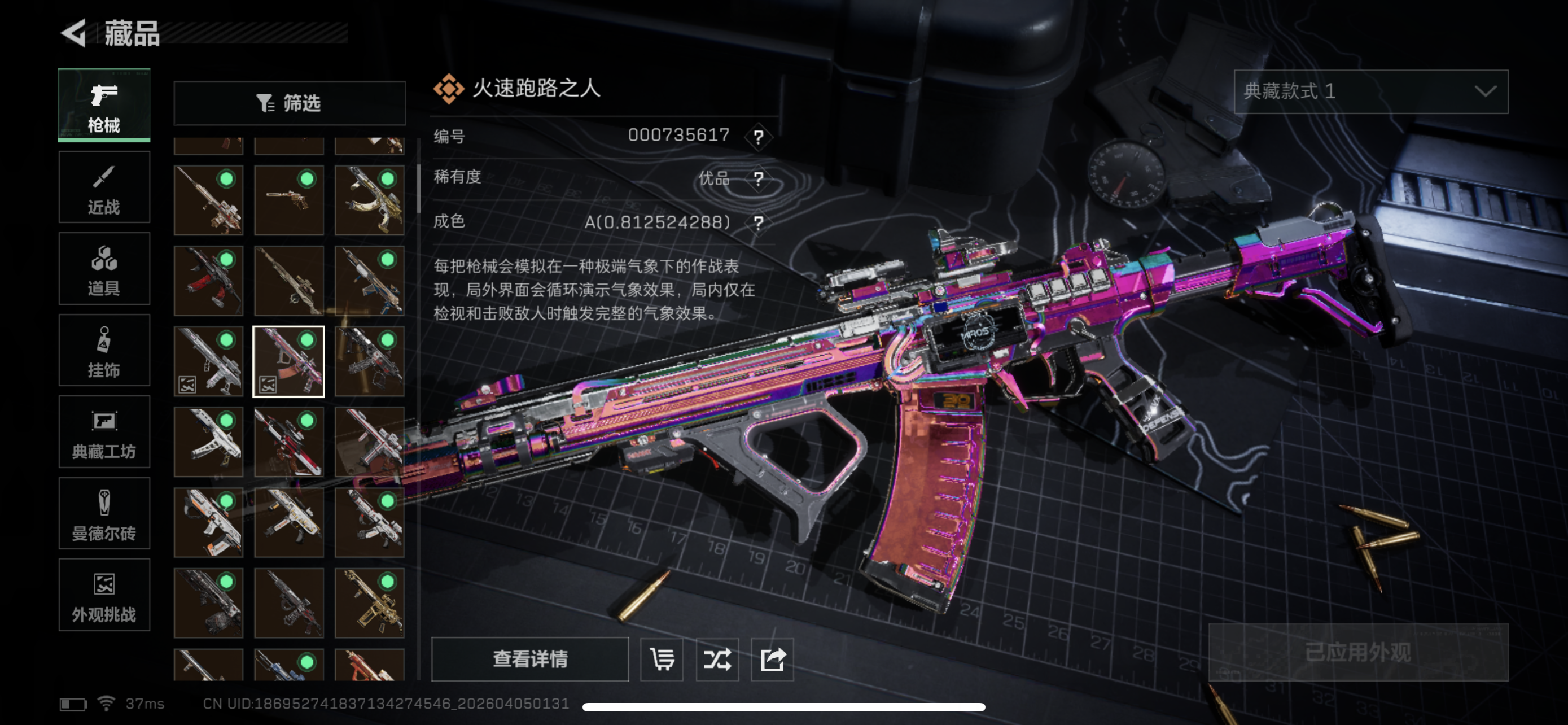Screen dimensions: 1568x725
Task: Open the 挂饰 charms category
Action: point(103,351)
